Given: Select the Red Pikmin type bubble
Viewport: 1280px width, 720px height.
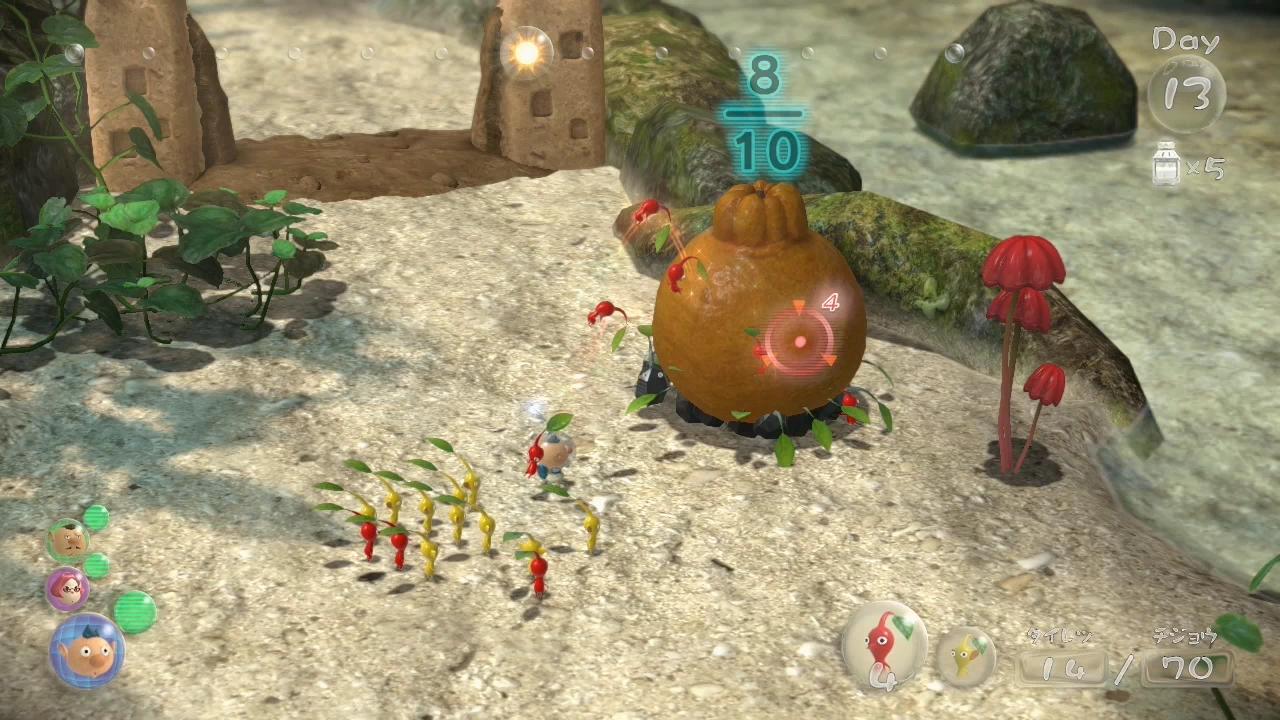Looking at the screenshot, I should [885, 645].
